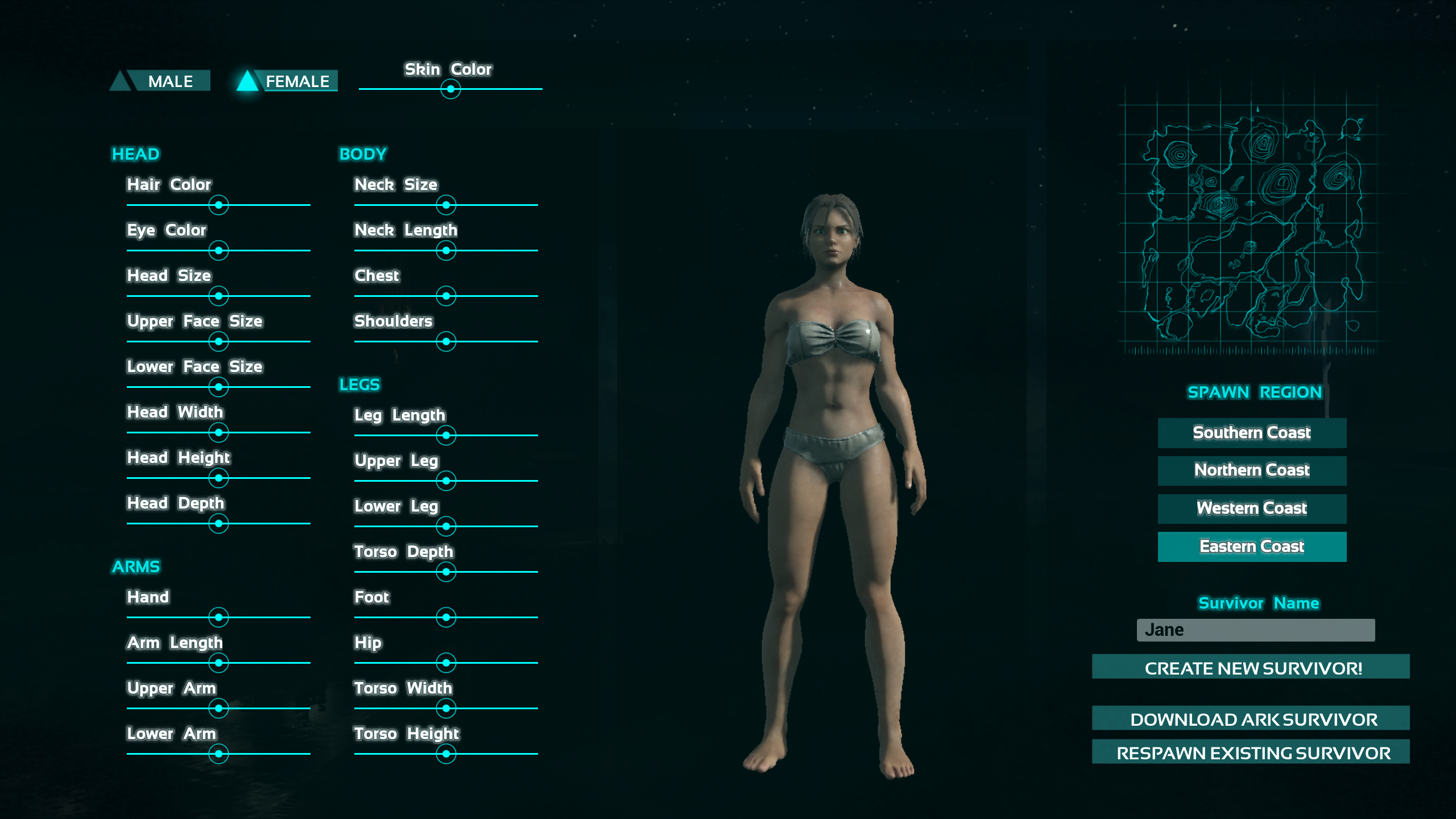
Task: Click the Eye Color slider handle
Action: pos(218,251)
